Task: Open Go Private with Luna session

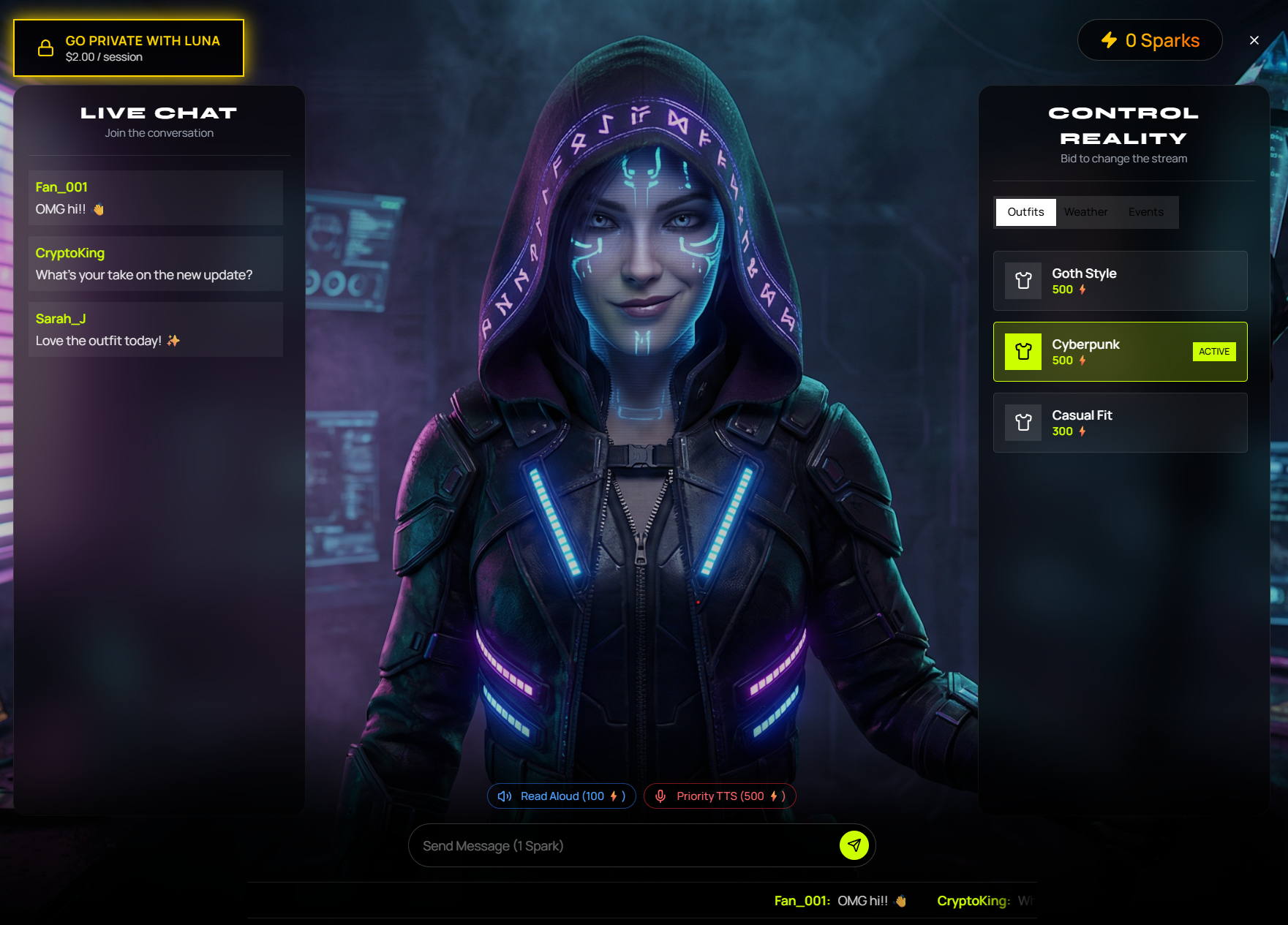Action: tap(129, 48)
